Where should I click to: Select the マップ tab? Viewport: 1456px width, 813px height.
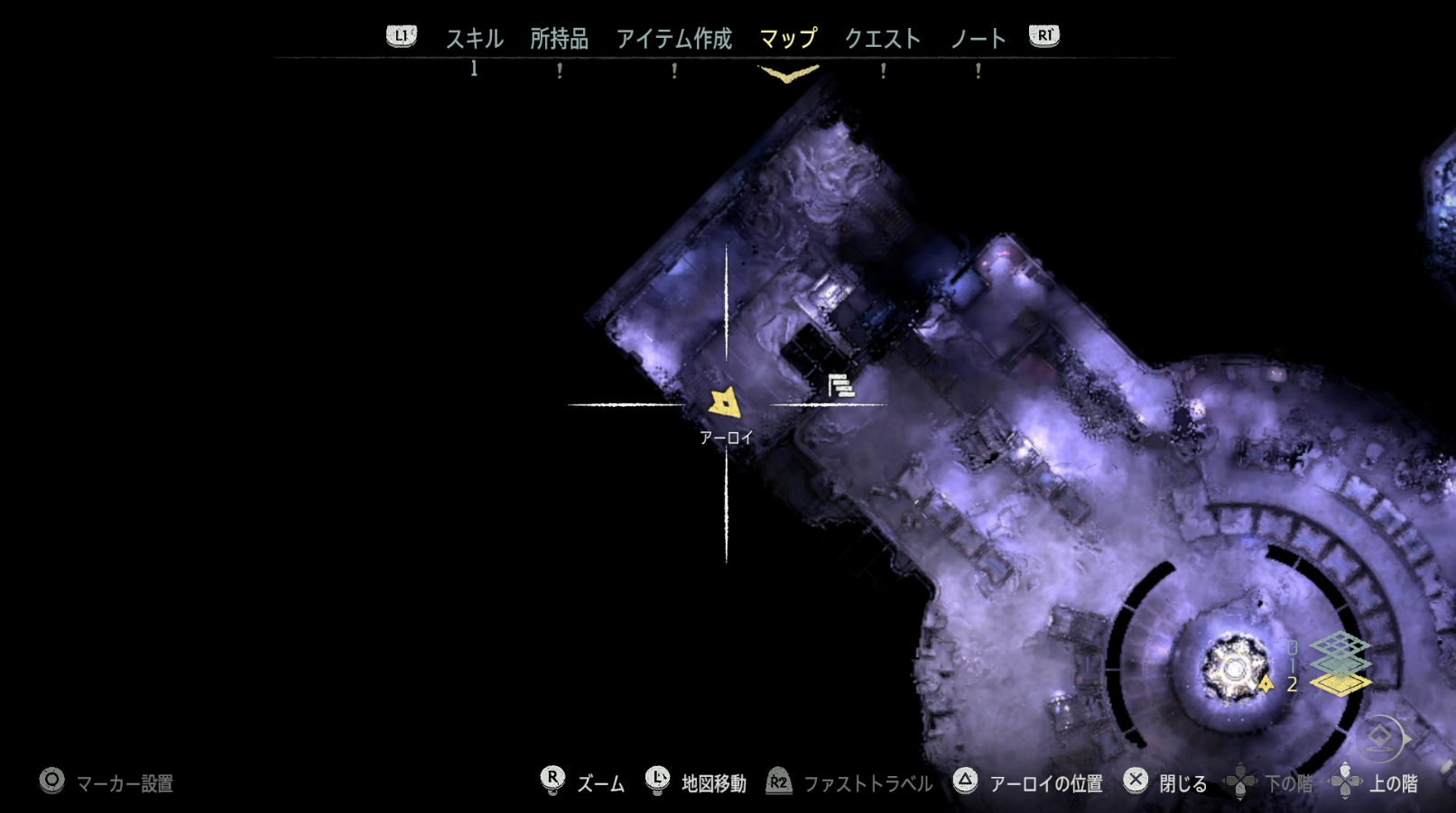[788, 39]
